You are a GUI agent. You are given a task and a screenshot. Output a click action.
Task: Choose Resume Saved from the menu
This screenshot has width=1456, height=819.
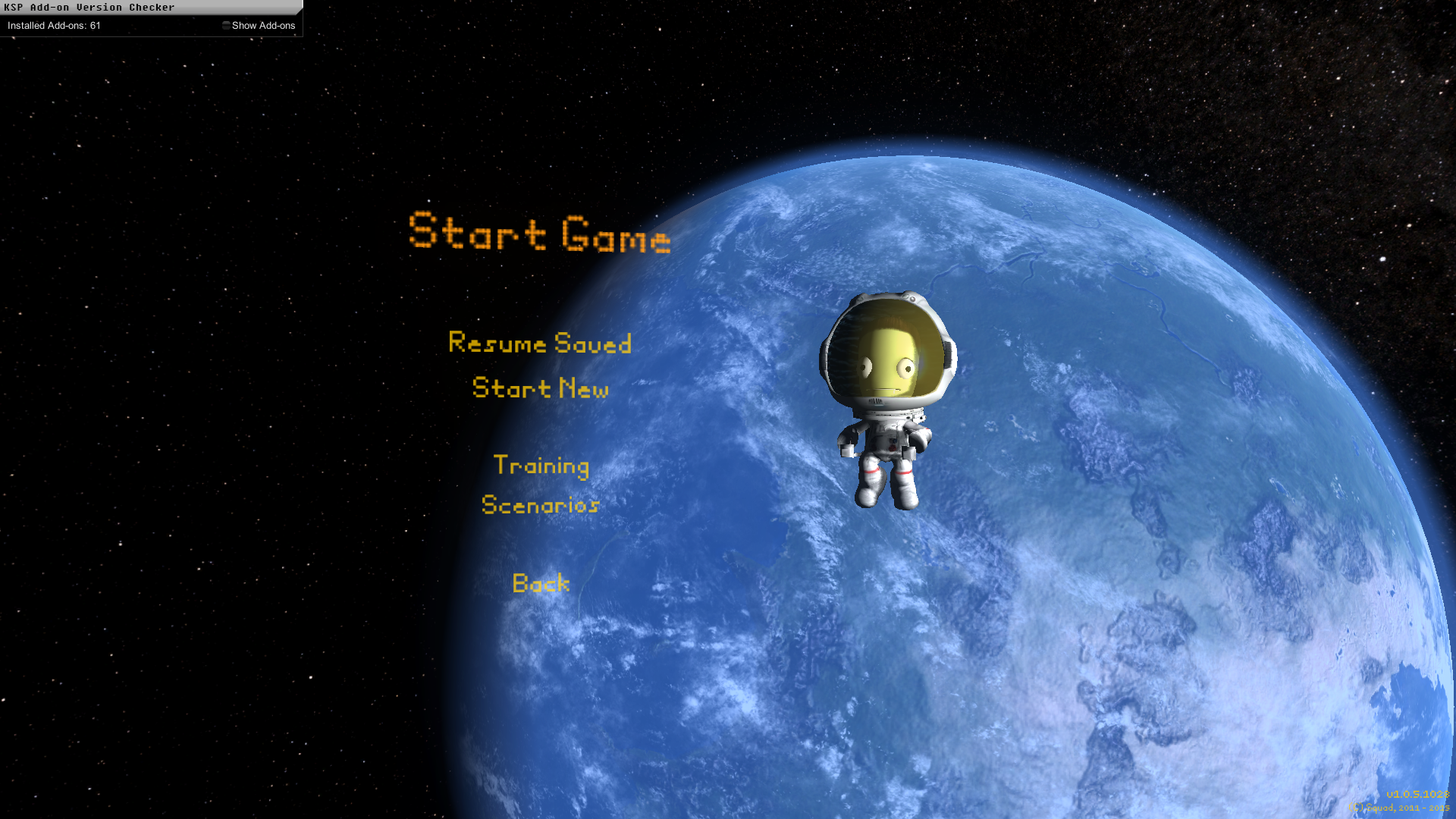tap(540, 344)
